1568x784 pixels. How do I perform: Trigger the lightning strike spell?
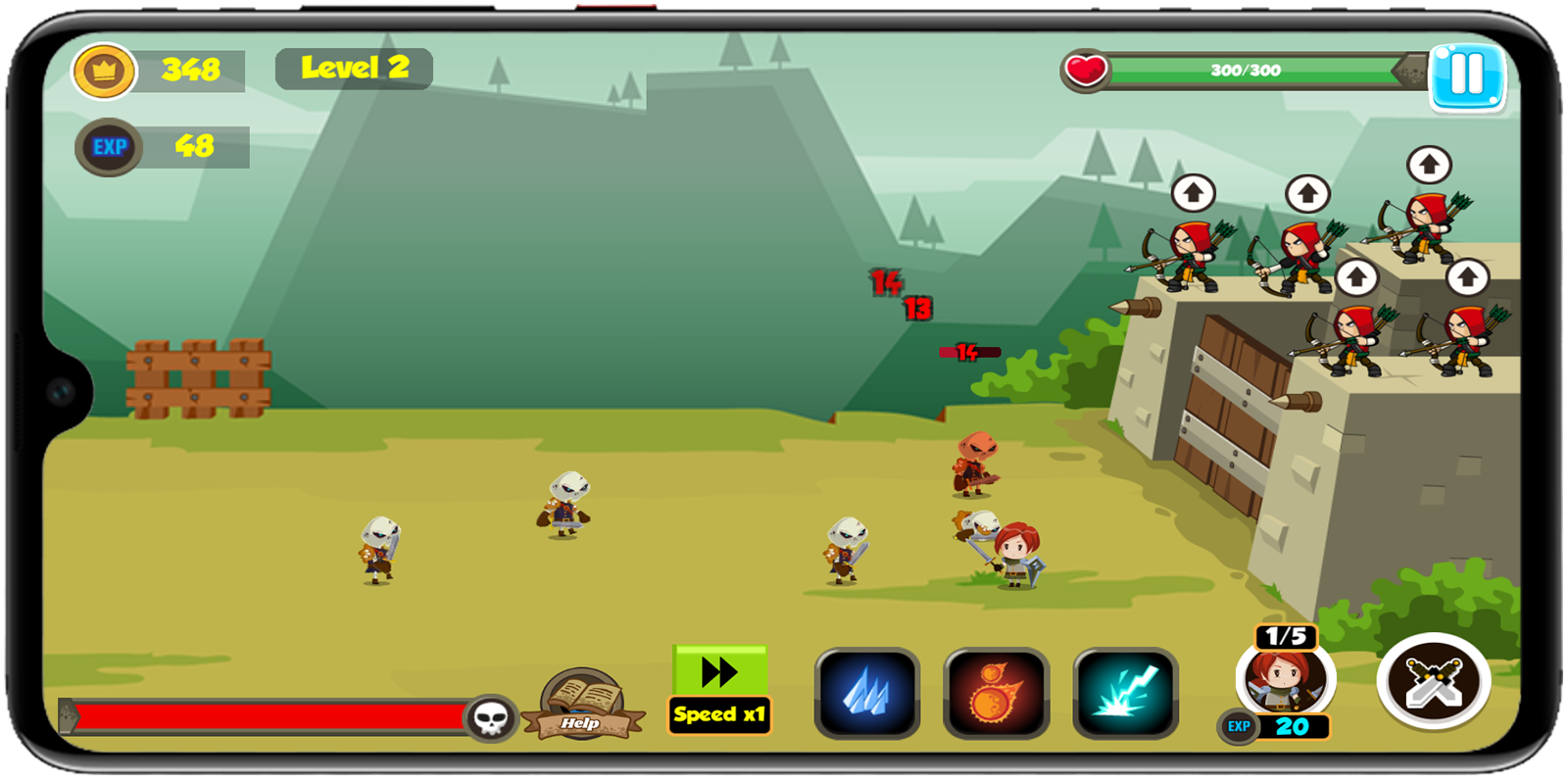1124,690
